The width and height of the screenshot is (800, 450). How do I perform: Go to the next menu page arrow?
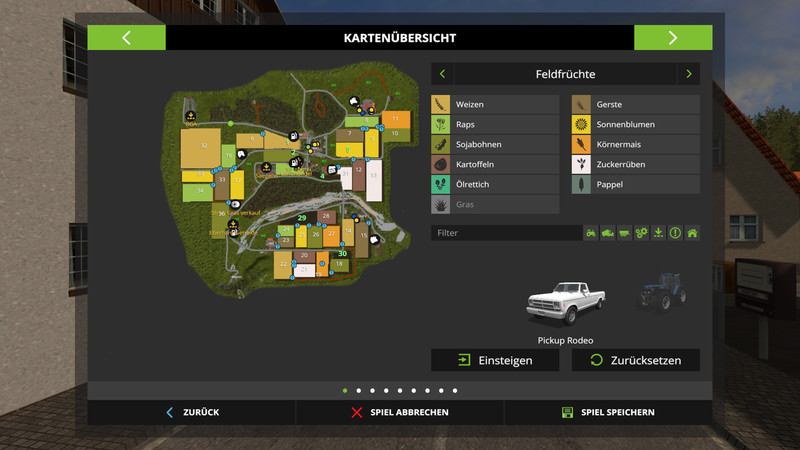pyautogui.click(x=673, y=38)
